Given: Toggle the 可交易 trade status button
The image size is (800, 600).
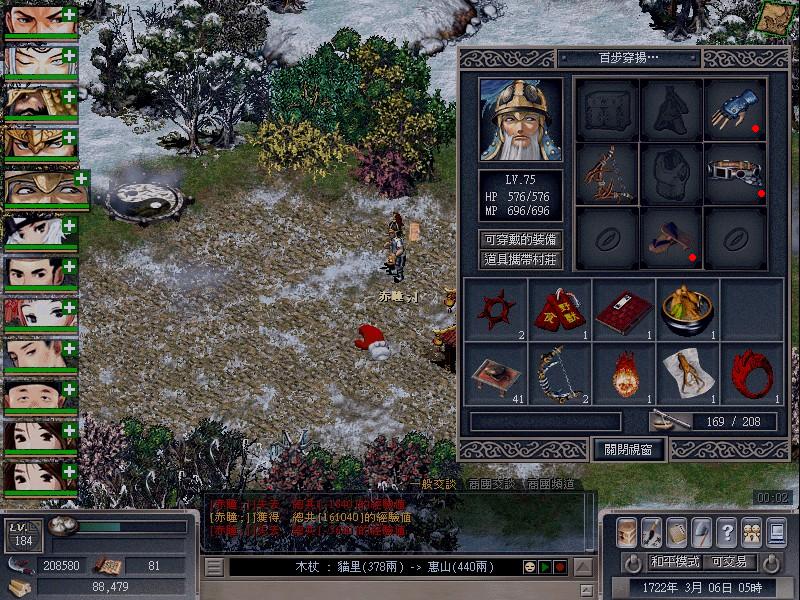Looking at the screenshot, I should pyautogui.click(x=729, y=561).
